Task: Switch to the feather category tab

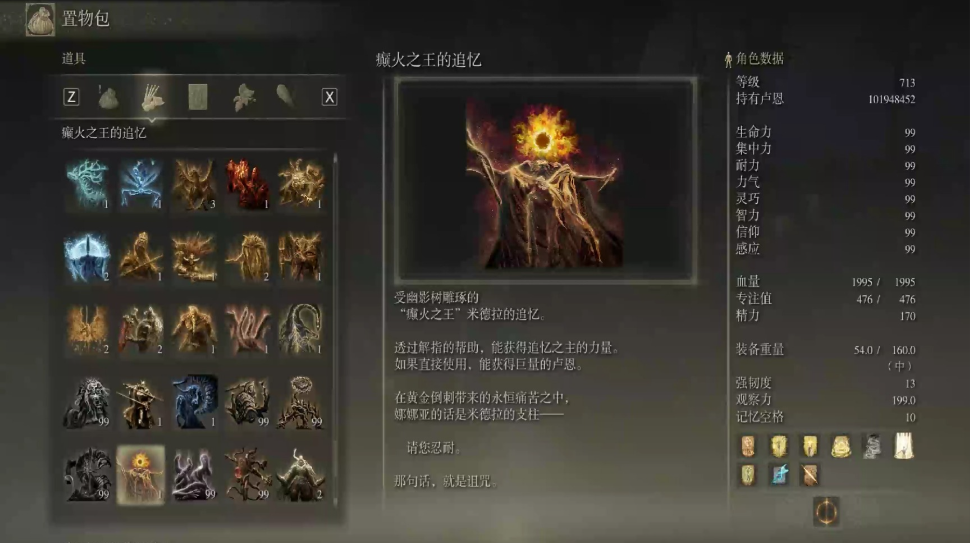Action: coord(286,96)
